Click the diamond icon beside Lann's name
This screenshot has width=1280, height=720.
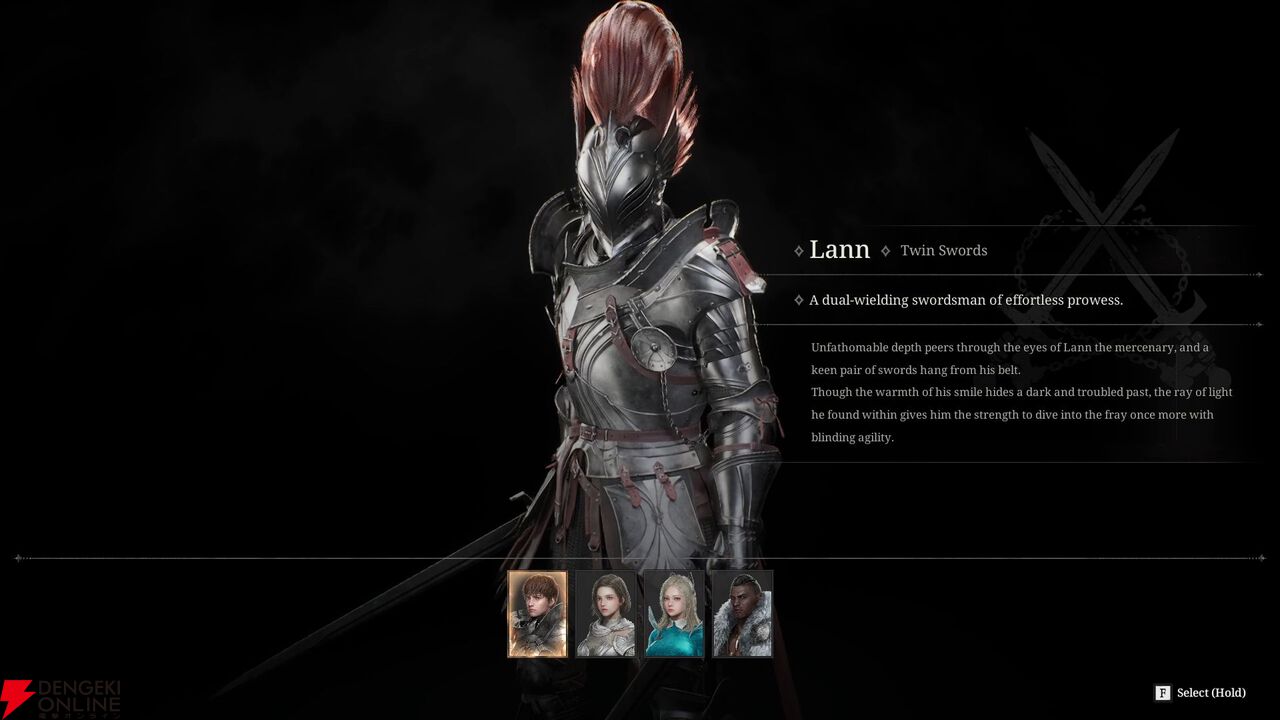coord(797,250)
